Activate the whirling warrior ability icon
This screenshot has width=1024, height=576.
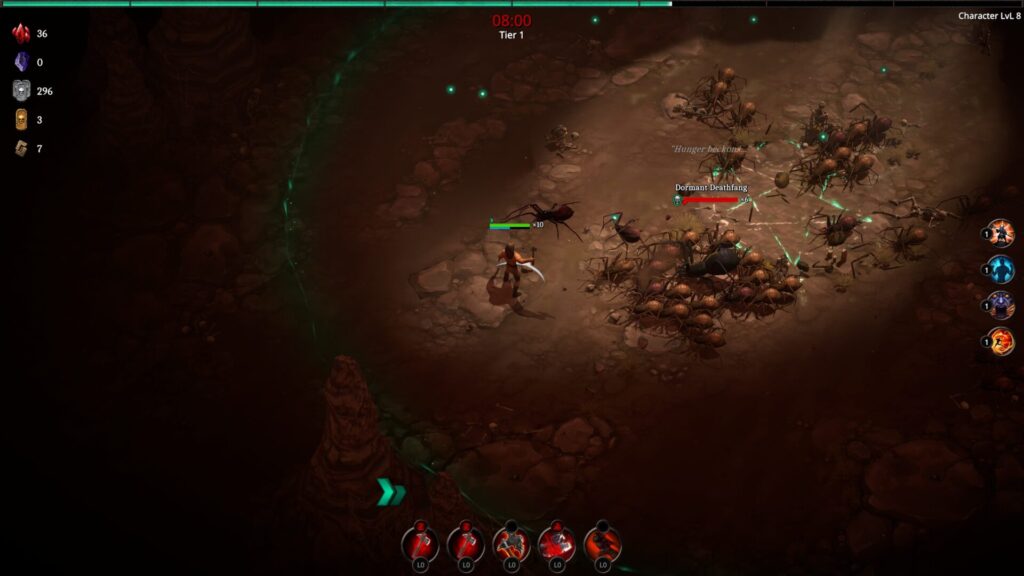click(512, 543)
